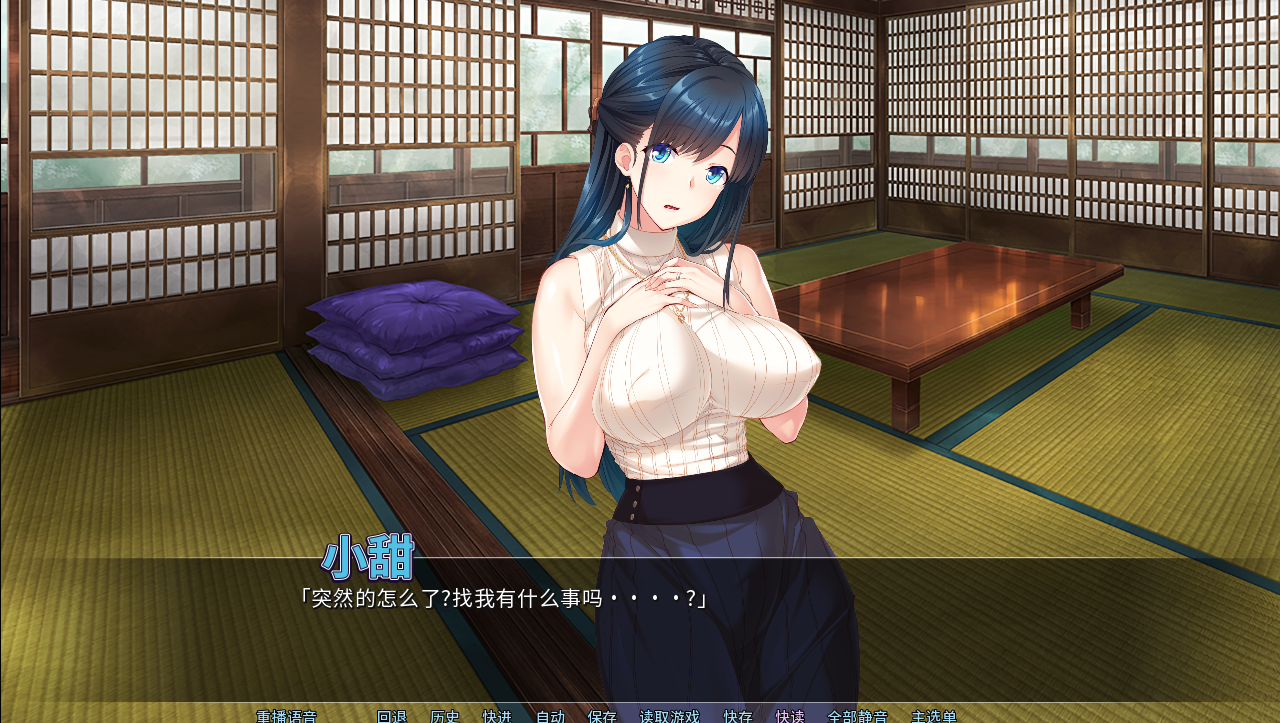Open the save screen (保存)
1280x723 pixels.
(603, 716)
